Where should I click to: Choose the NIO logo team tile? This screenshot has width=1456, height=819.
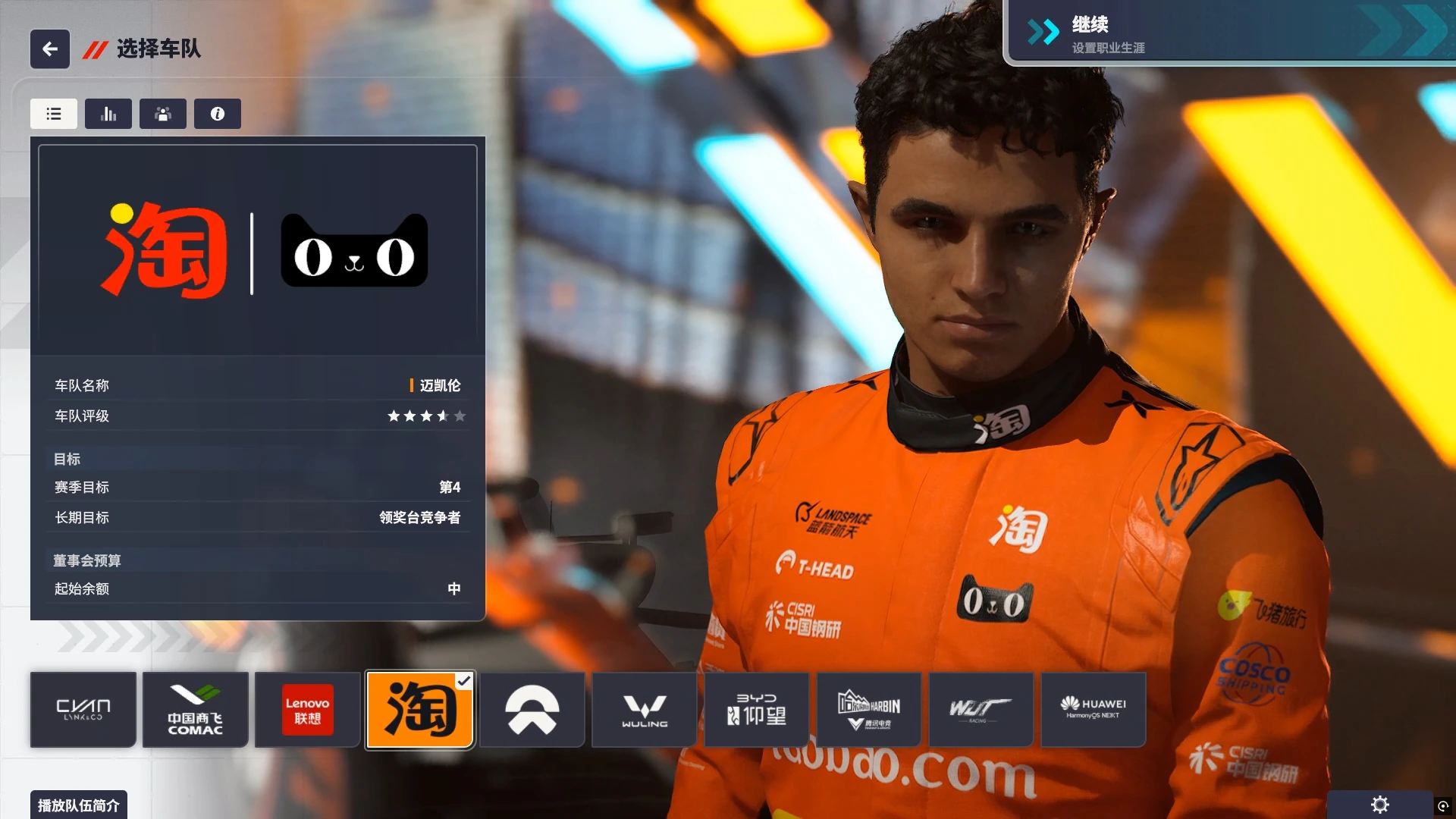(532, 710)
